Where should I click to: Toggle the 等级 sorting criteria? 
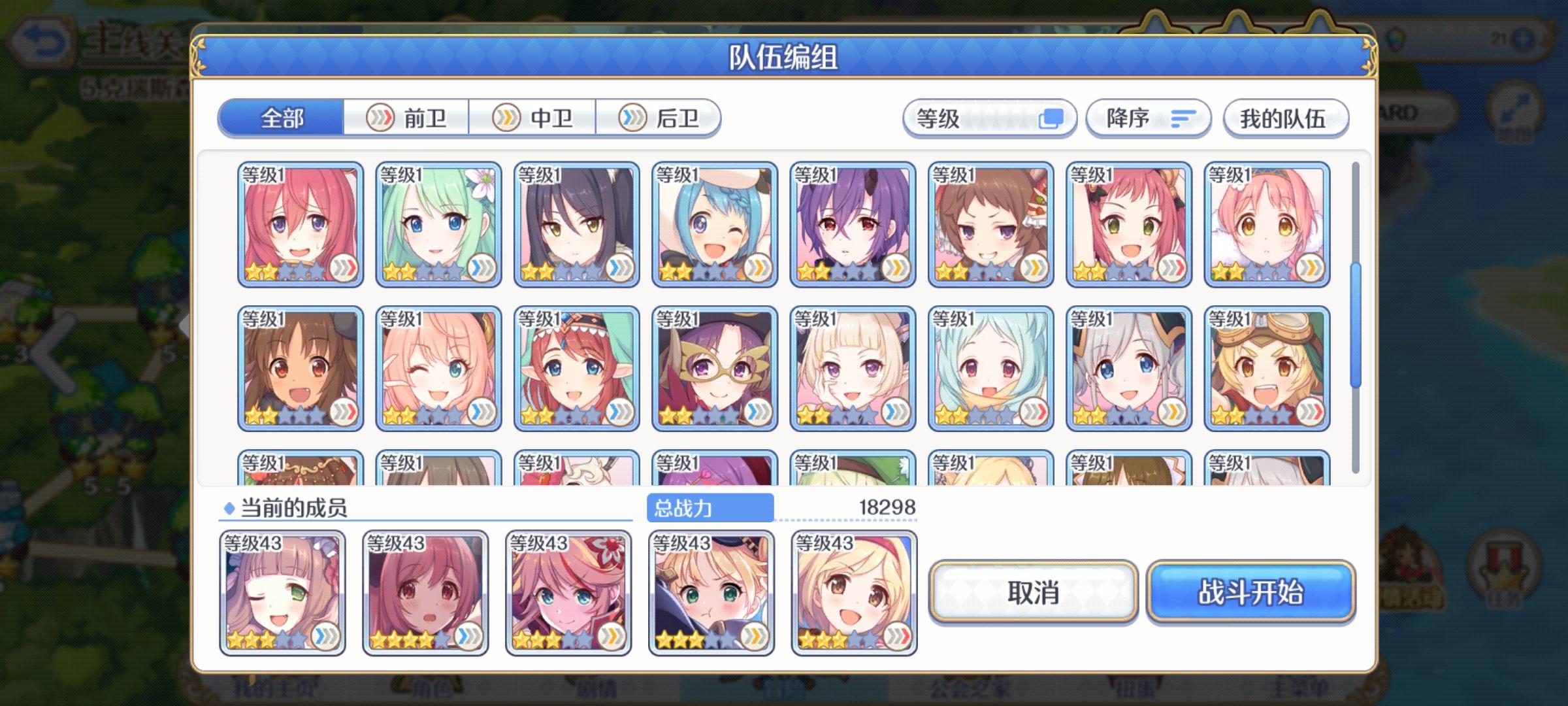990,118
